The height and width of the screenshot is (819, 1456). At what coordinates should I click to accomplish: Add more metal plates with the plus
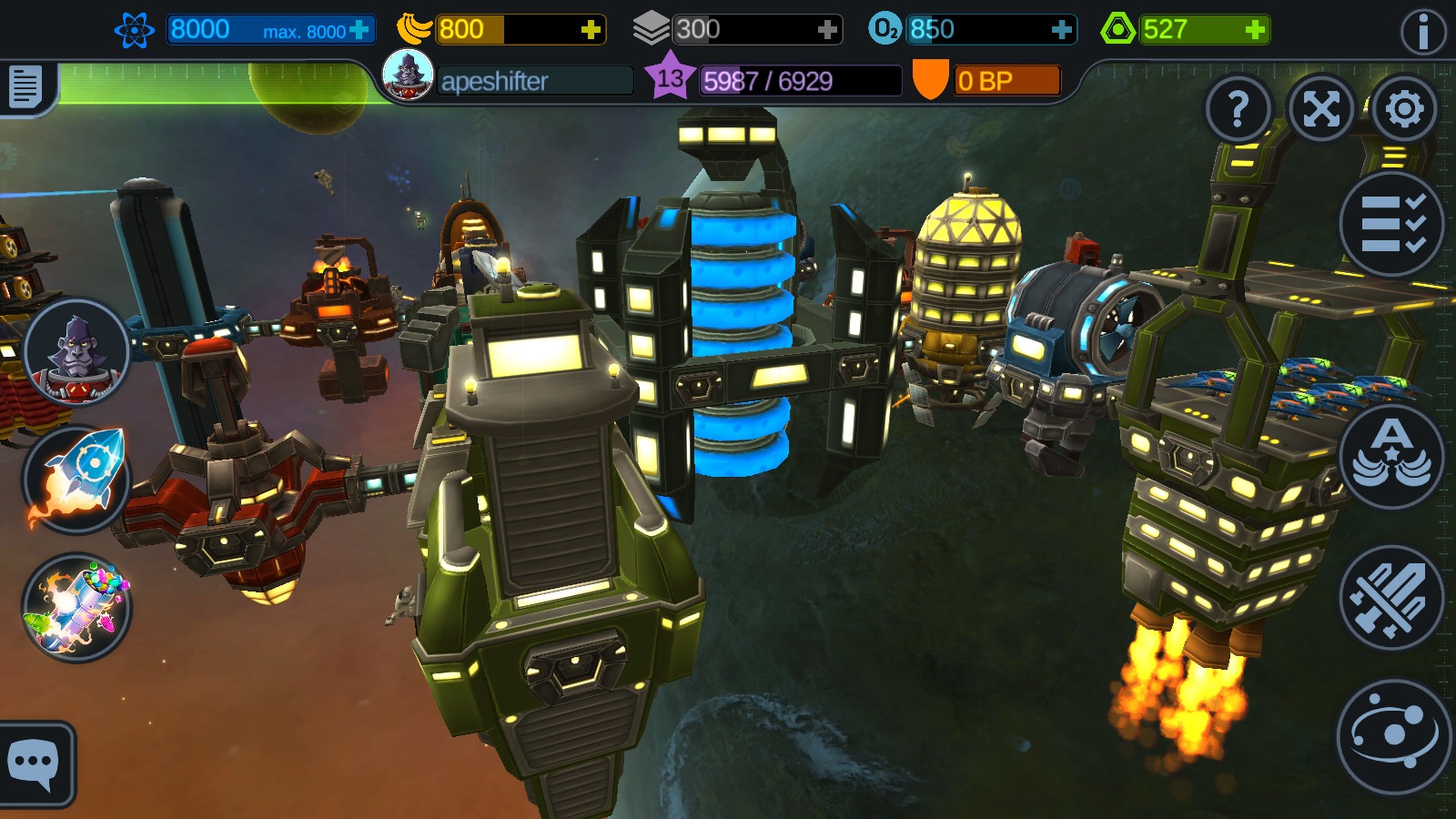(826, 30)
